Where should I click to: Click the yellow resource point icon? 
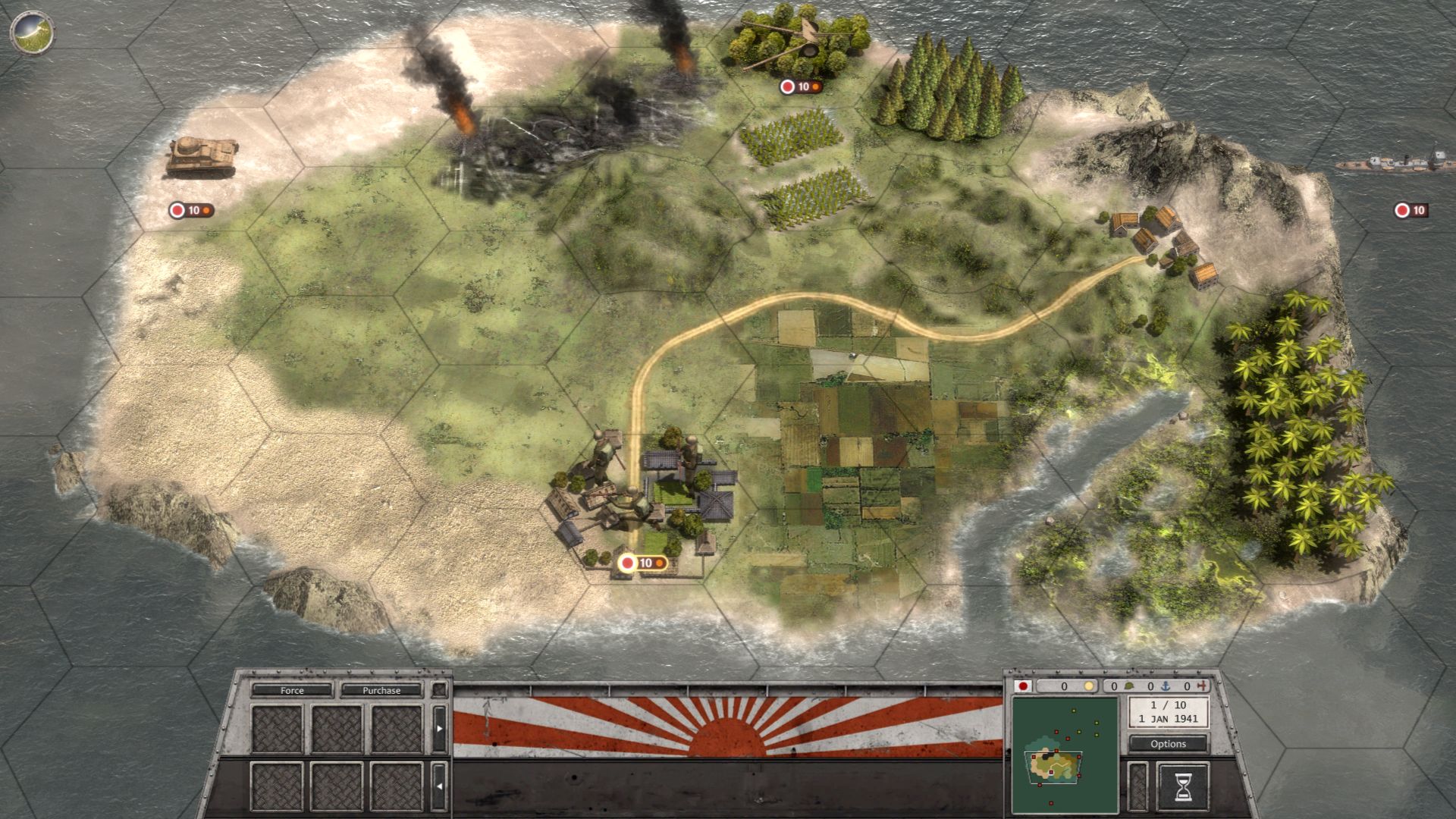pyautogui.click(x=1090, y=686)
